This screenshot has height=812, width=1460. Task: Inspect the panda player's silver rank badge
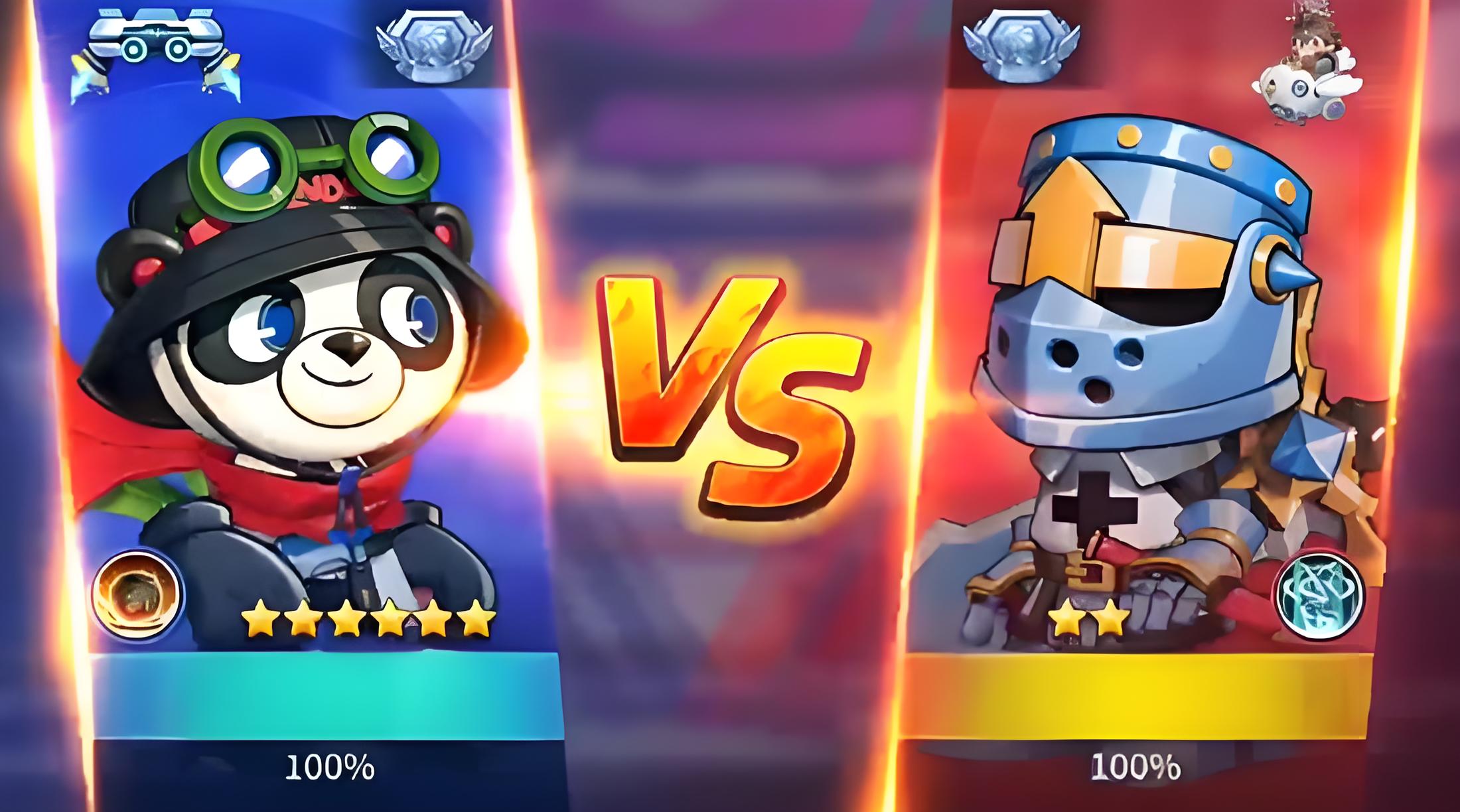pyautogui.click(x=434, y=46)
